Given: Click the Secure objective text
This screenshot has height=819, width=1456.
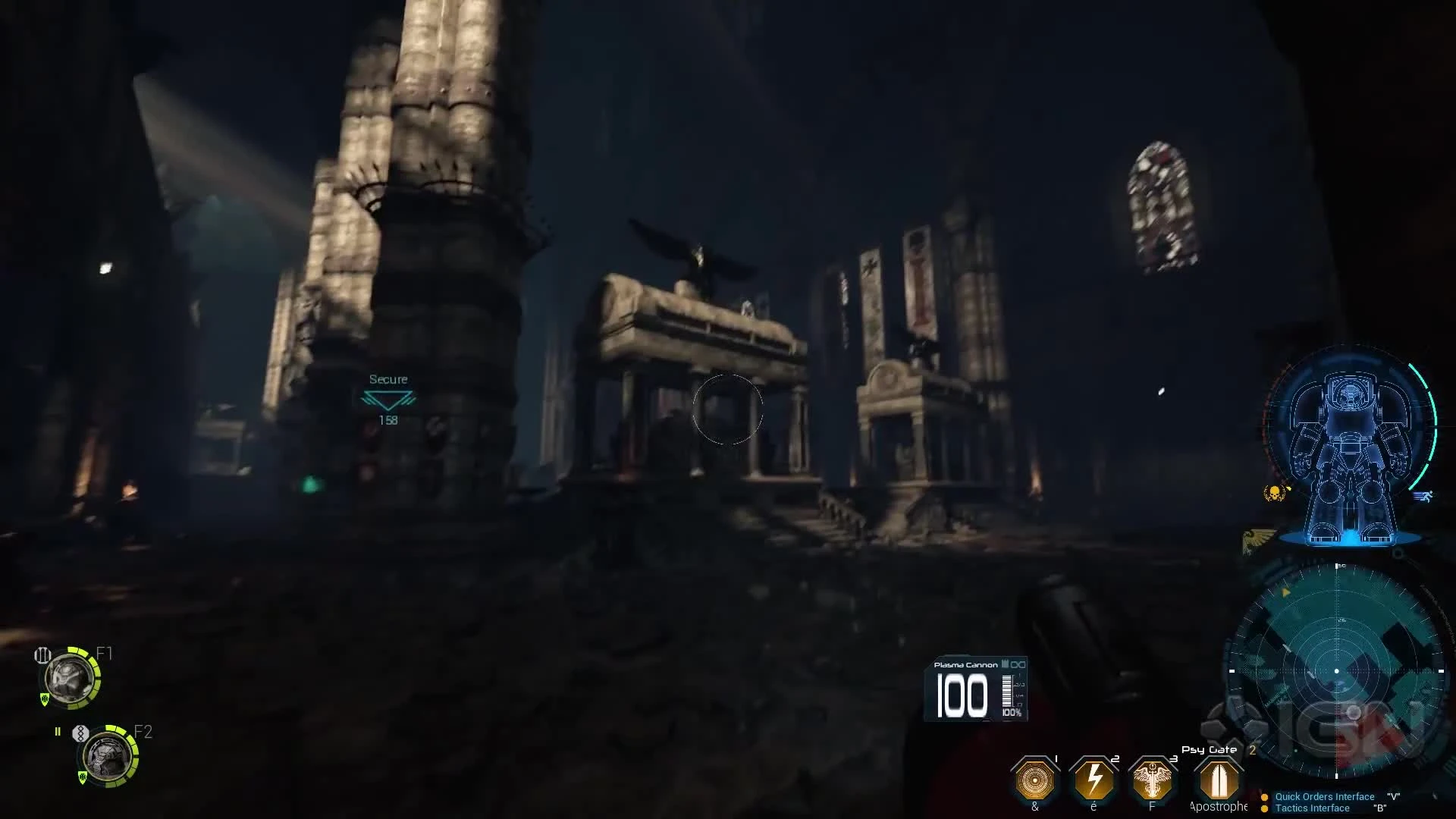Looking at the screenshot, I should point(388,378).
